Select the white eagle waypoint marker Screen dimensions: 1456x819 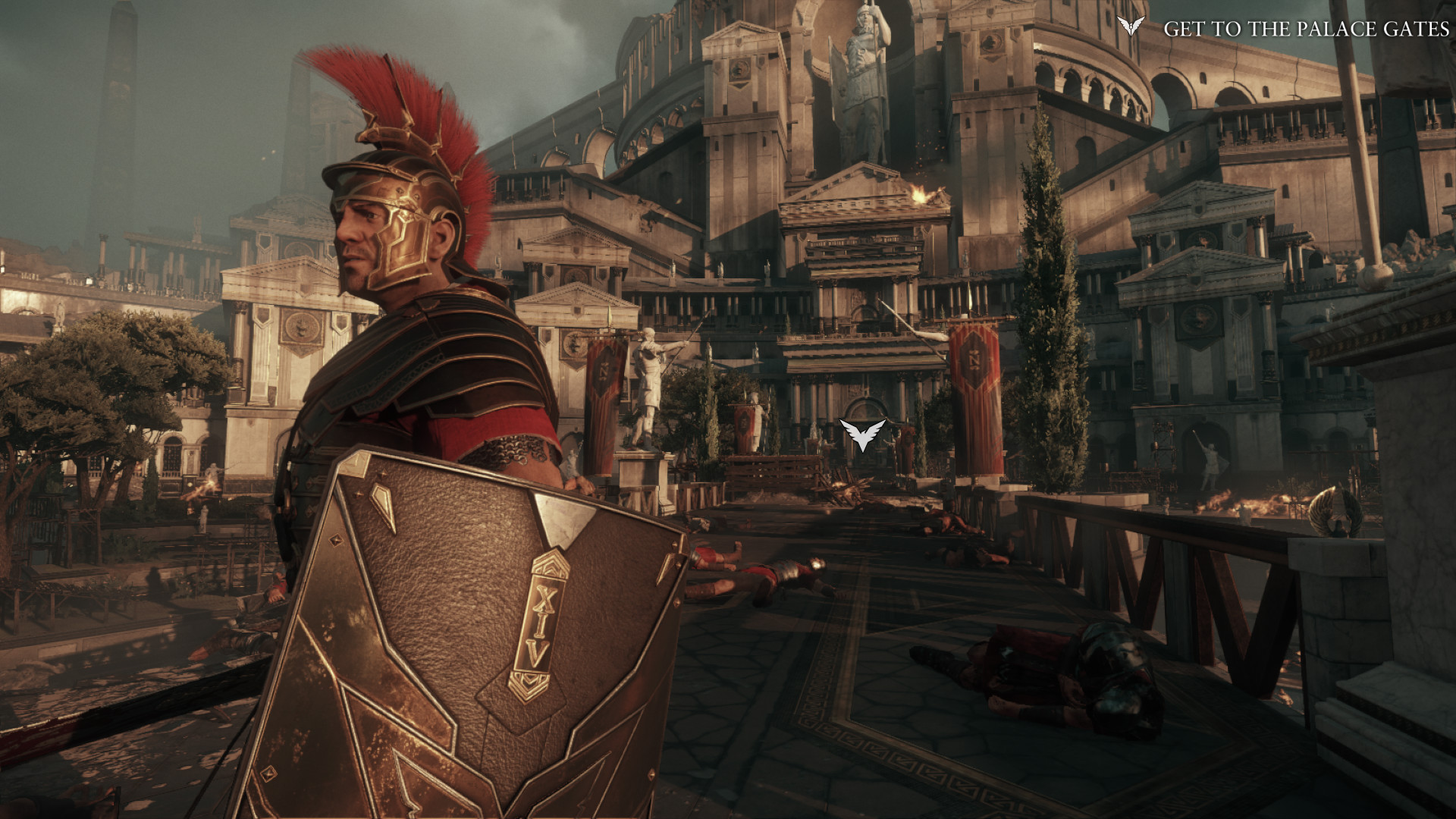coord(864,433)
